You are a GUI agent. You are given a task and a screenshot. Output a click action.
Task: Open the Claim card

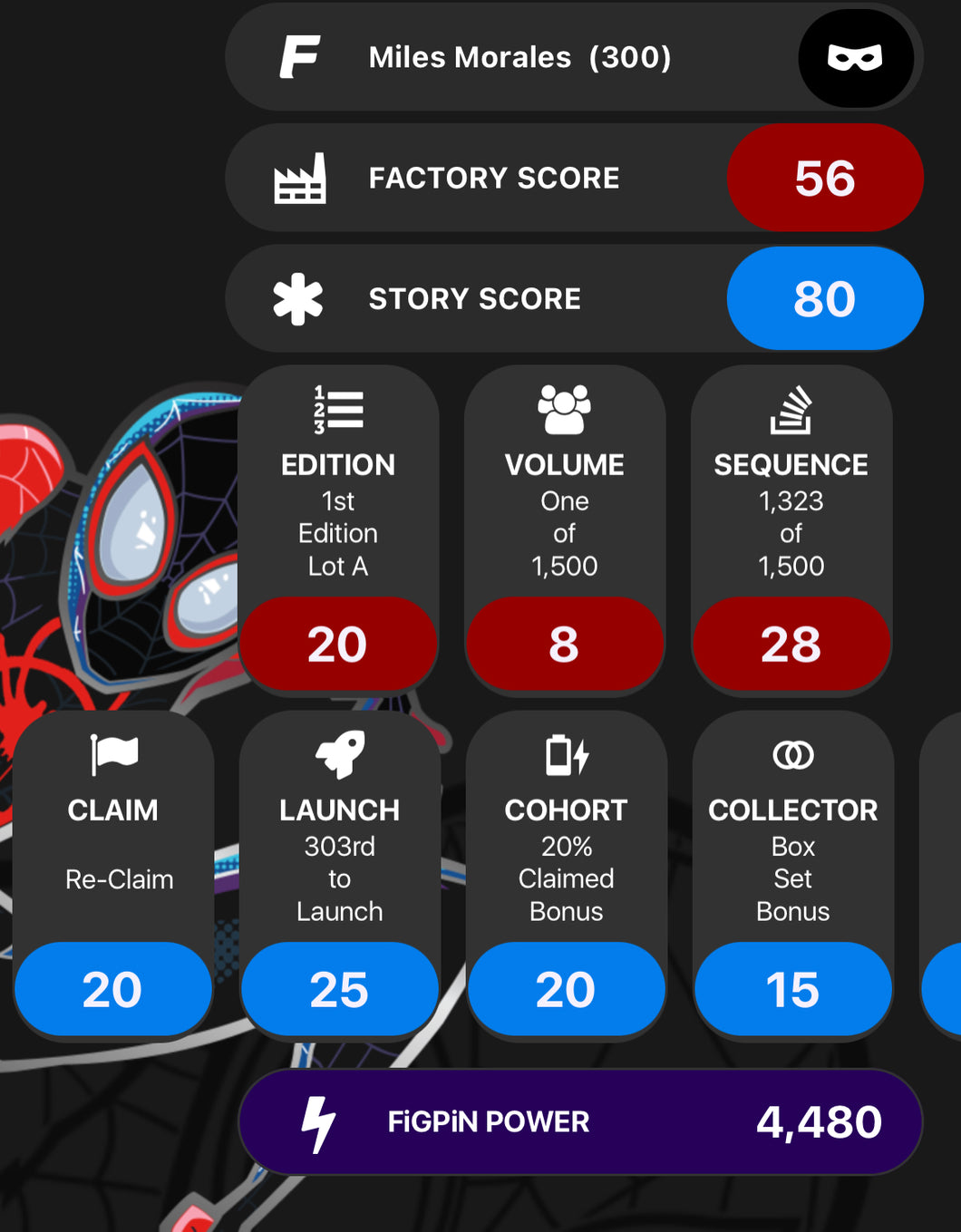(113, 873)
